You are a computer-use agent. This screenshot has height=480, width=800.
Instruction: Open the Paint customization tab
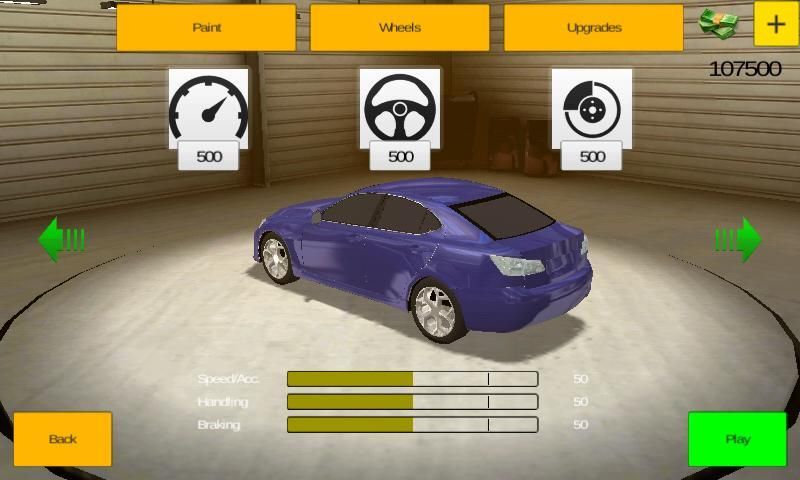coord(206,28)
